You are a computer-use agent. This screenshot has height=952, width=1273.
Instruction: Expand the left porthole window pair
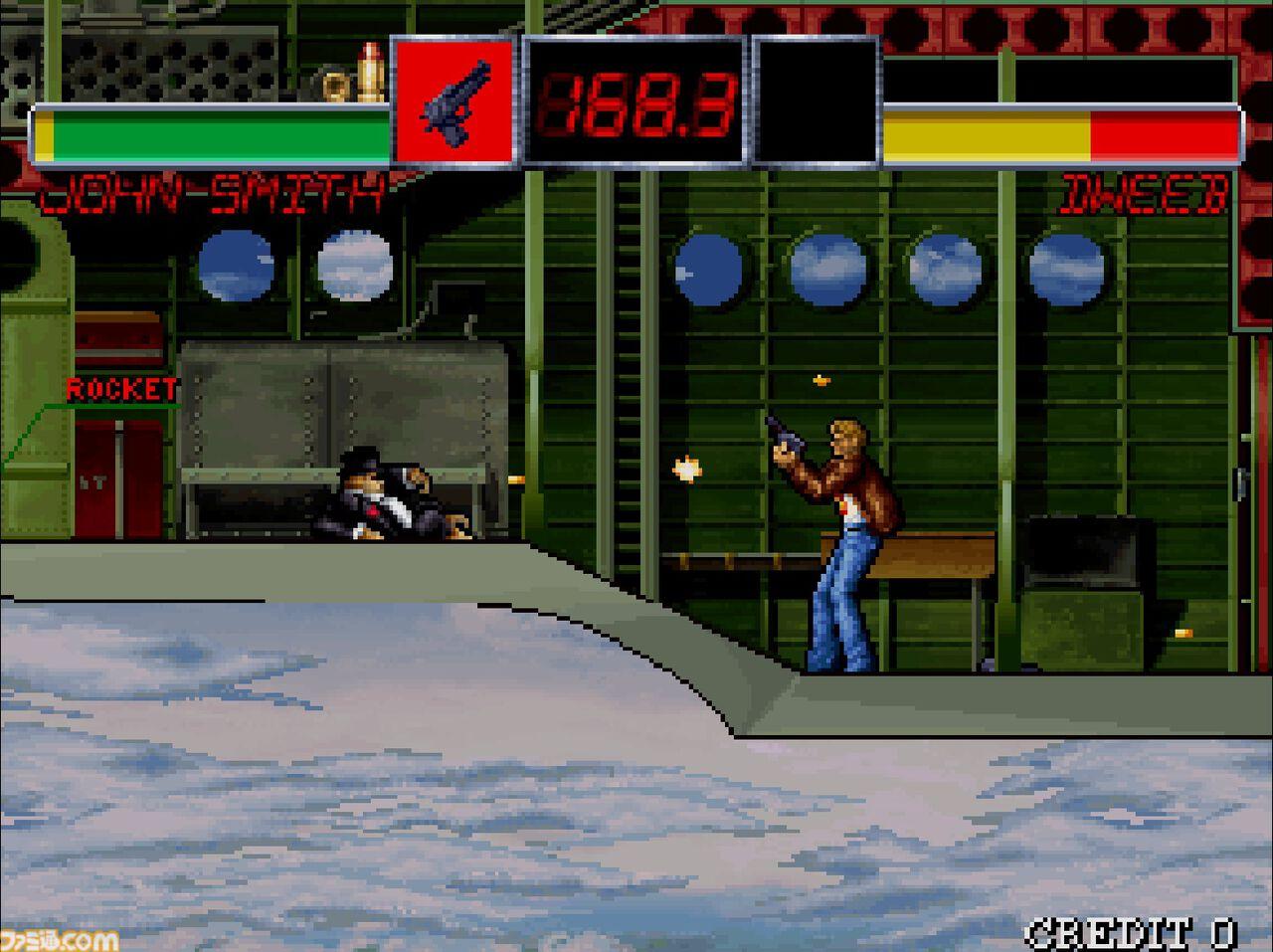coord(293,267)
